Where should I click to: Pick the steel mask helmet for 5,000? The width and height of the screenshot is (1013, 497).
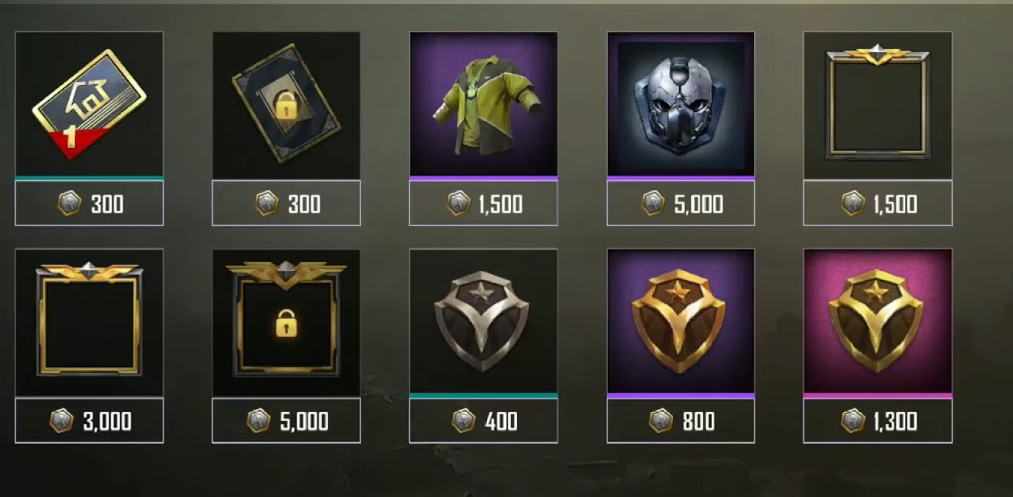680,104
